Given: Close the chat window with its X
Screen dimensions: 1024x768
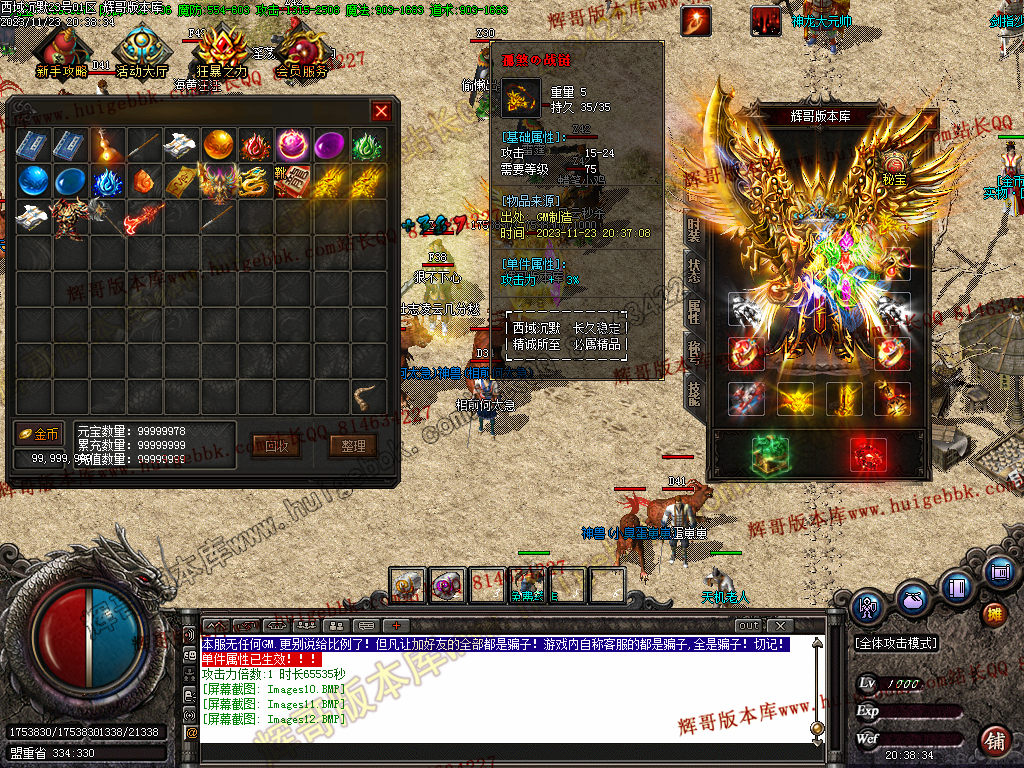Looking at the screenshot, I should 780,625.
